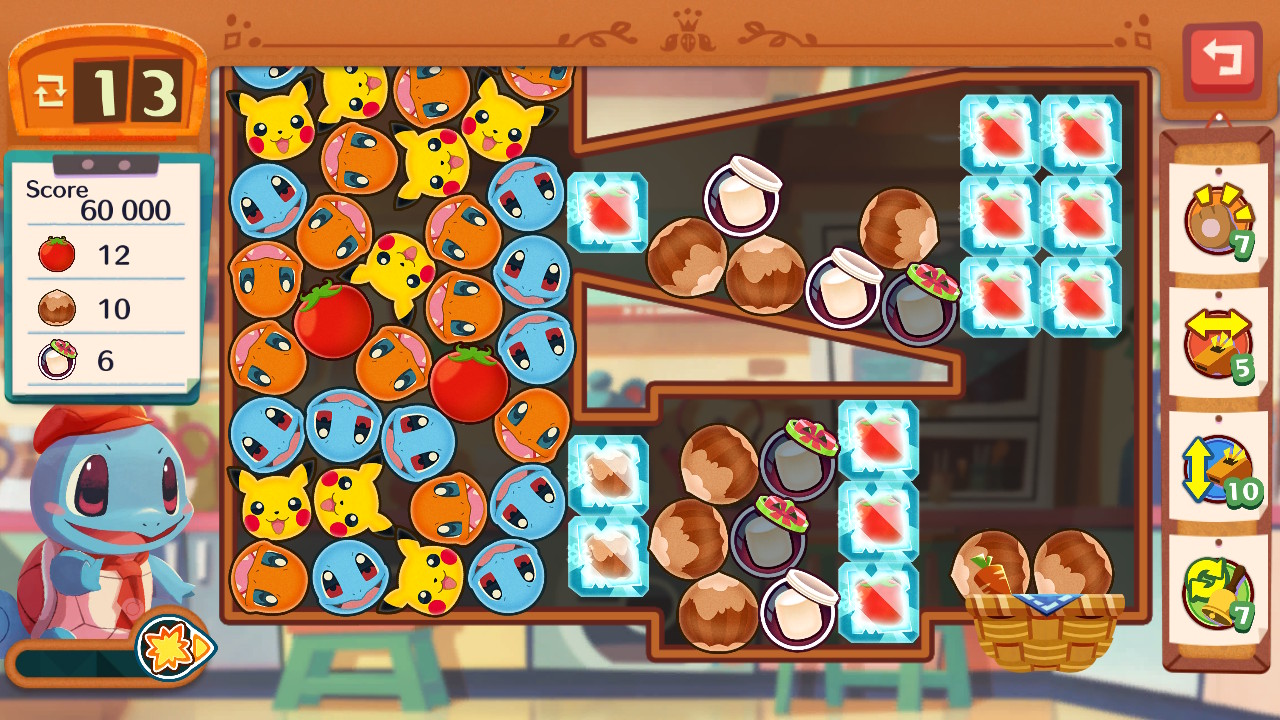
Task: Trigger the café skill burst icon
Action: tap(172, 647)
